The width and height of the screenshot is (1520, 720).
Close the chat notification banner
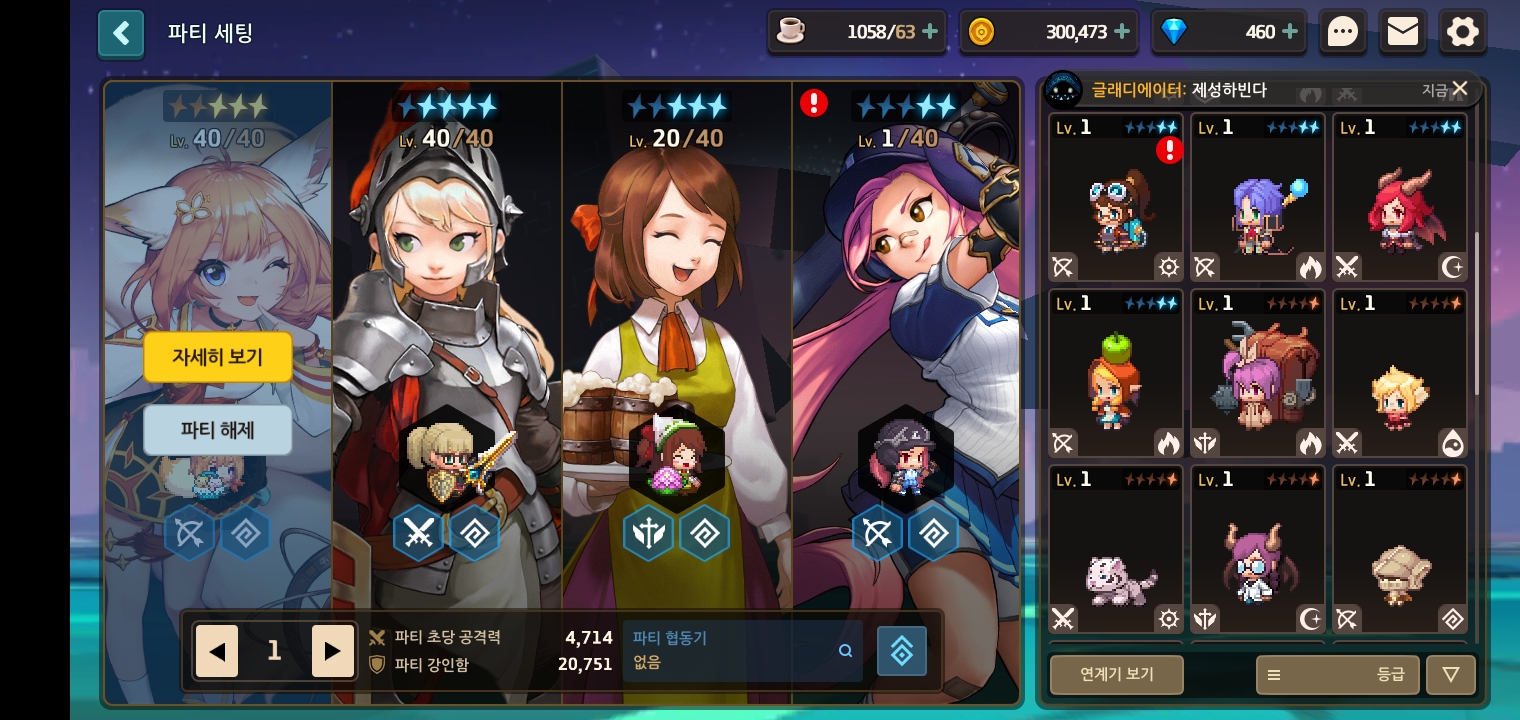coord(1460,89)
